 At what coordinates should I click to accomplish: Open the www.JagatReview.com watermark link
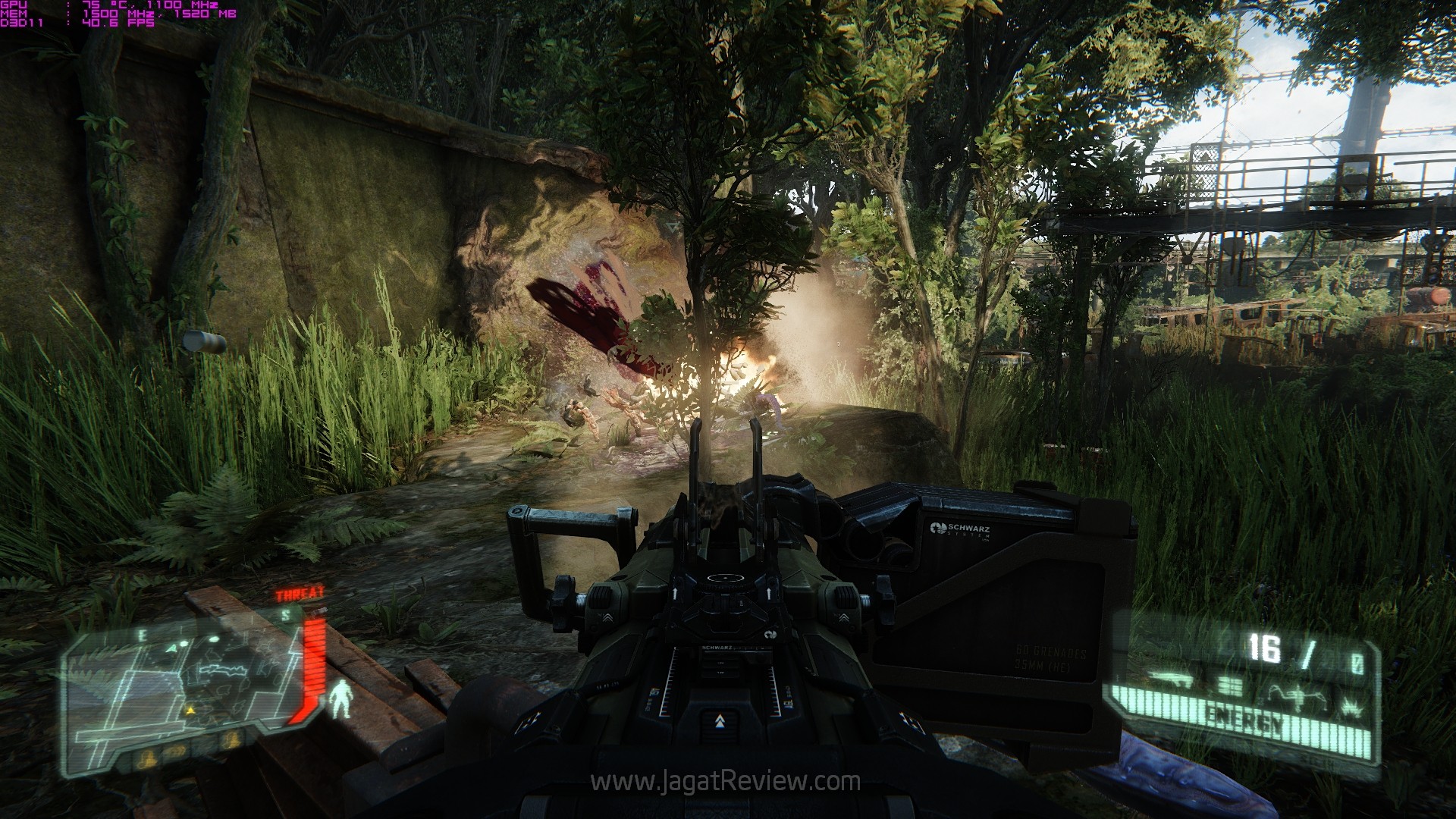click(726, 781)
